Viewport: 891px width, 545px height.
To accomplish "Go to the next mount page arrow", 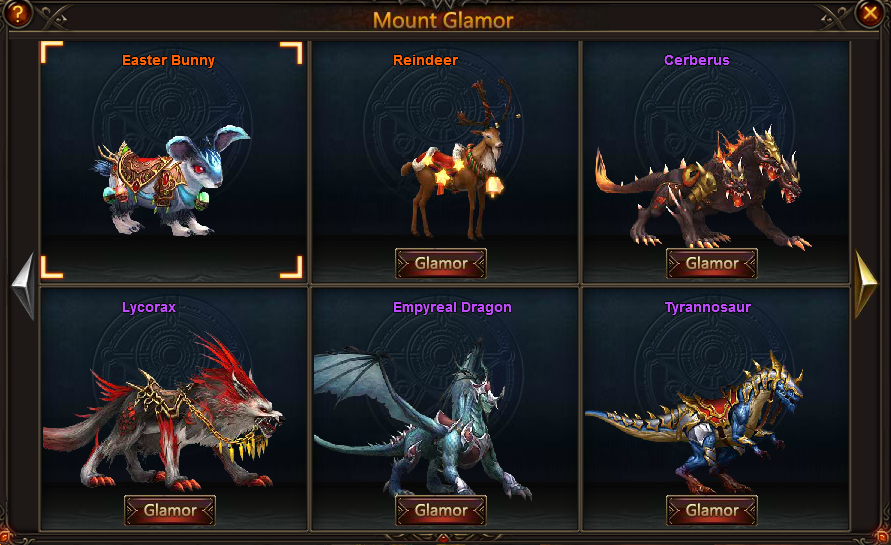I will [x=866, y=286].
